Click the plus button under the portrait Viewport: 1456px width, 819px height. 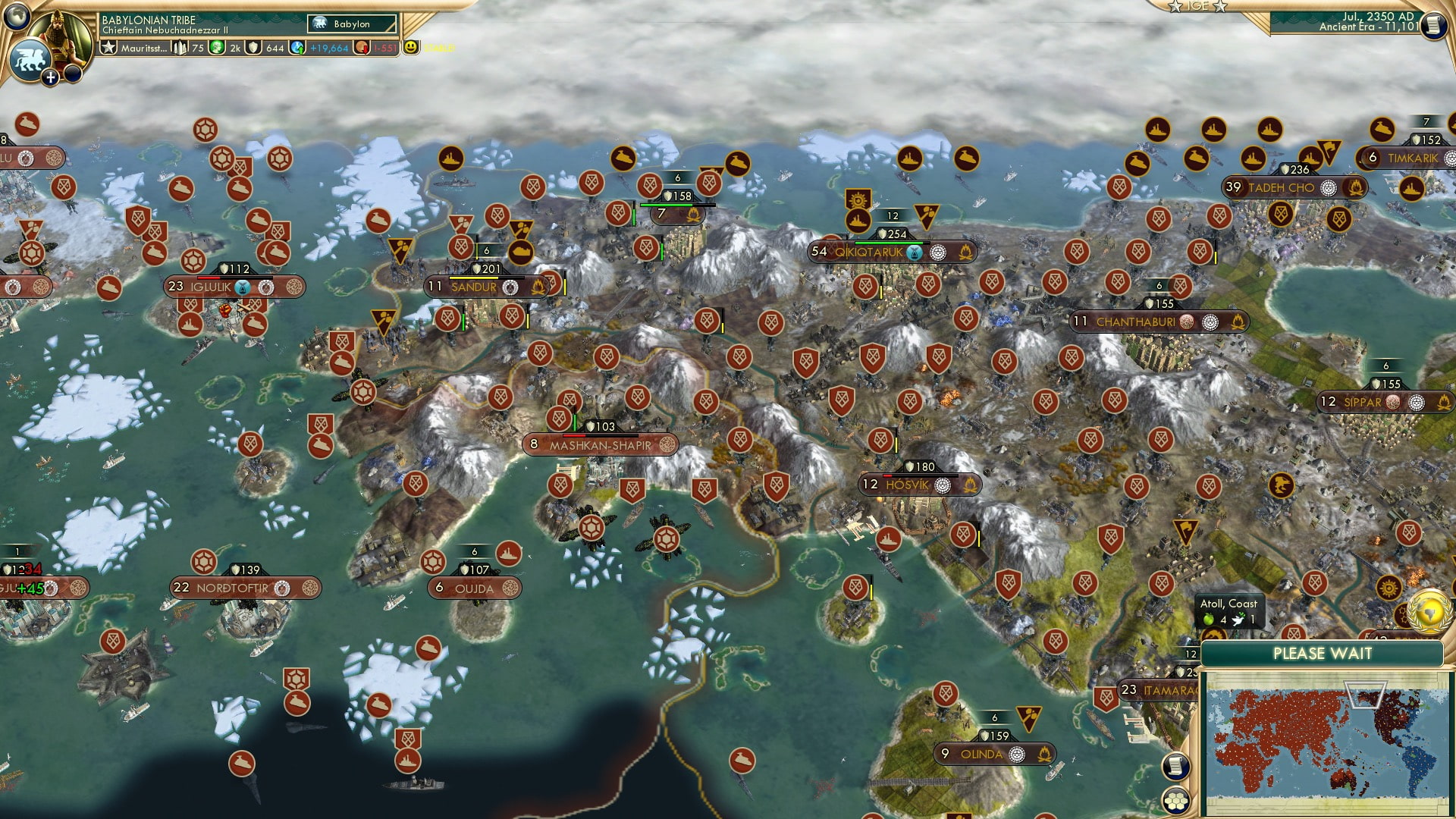point(51,77)
